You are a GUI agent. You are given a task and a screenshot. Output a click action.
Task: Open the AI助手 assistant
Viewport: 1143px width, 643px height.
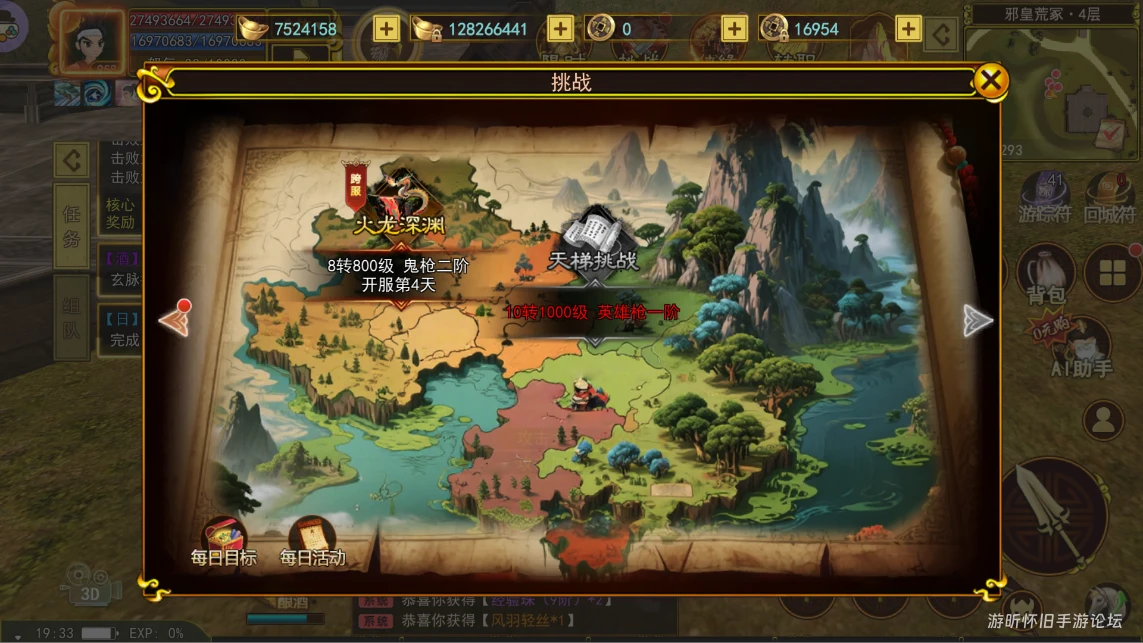click(1081, 348)
